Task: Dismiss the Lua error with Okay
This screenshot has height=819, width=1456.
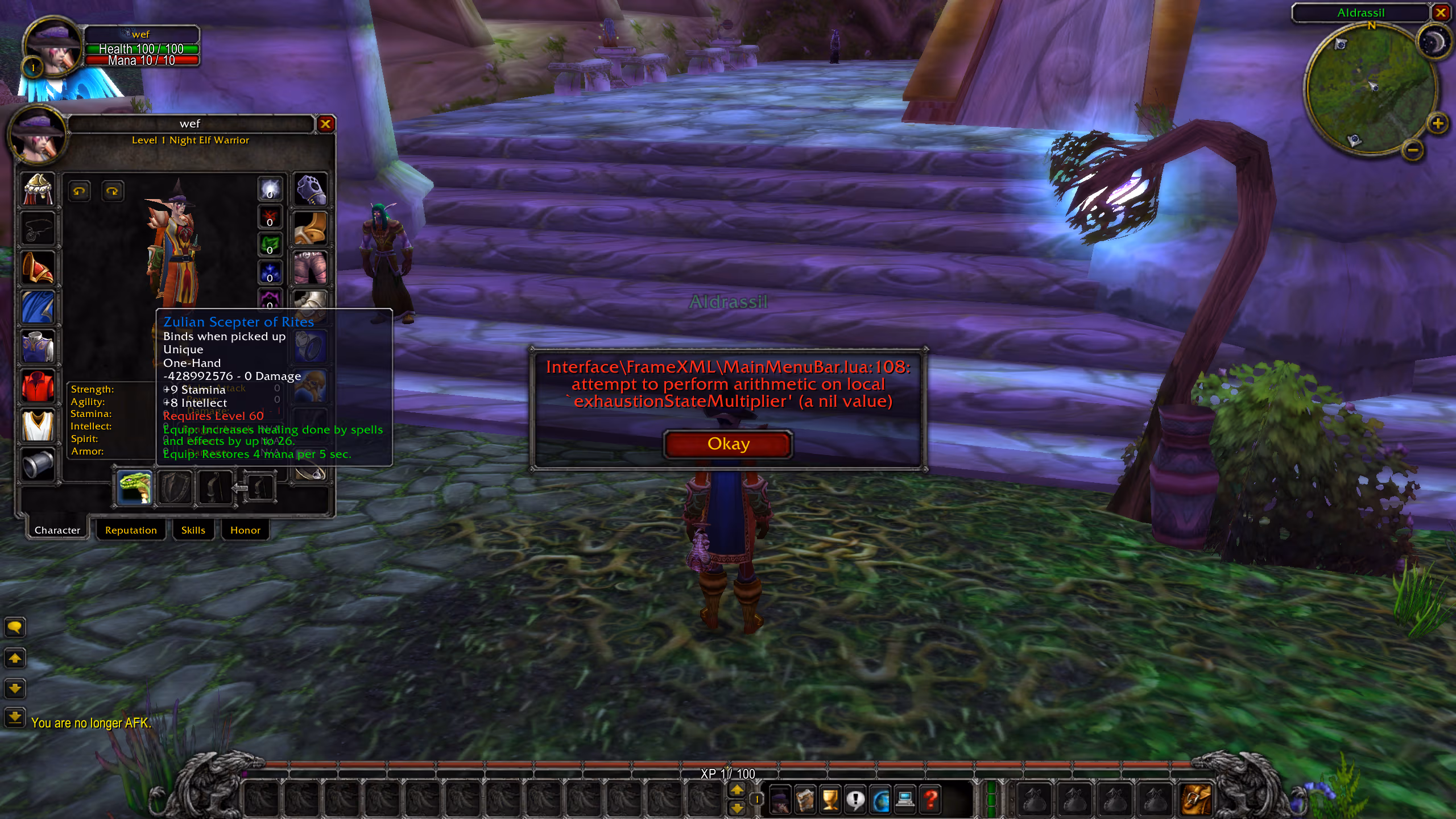Action: coord(727,444)
